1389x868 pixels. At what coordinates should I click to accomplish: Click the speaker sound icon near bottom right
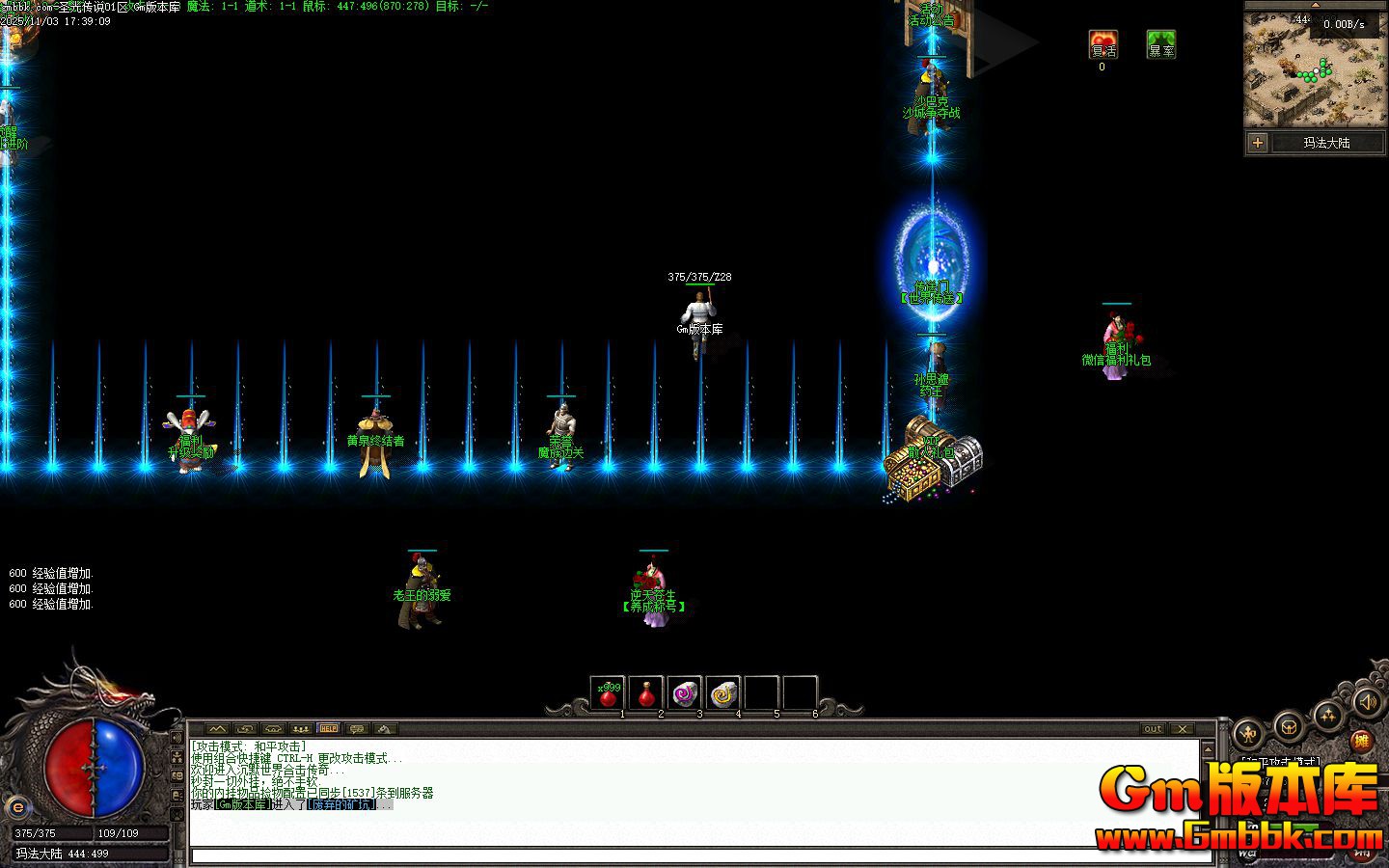(1368, 703)
